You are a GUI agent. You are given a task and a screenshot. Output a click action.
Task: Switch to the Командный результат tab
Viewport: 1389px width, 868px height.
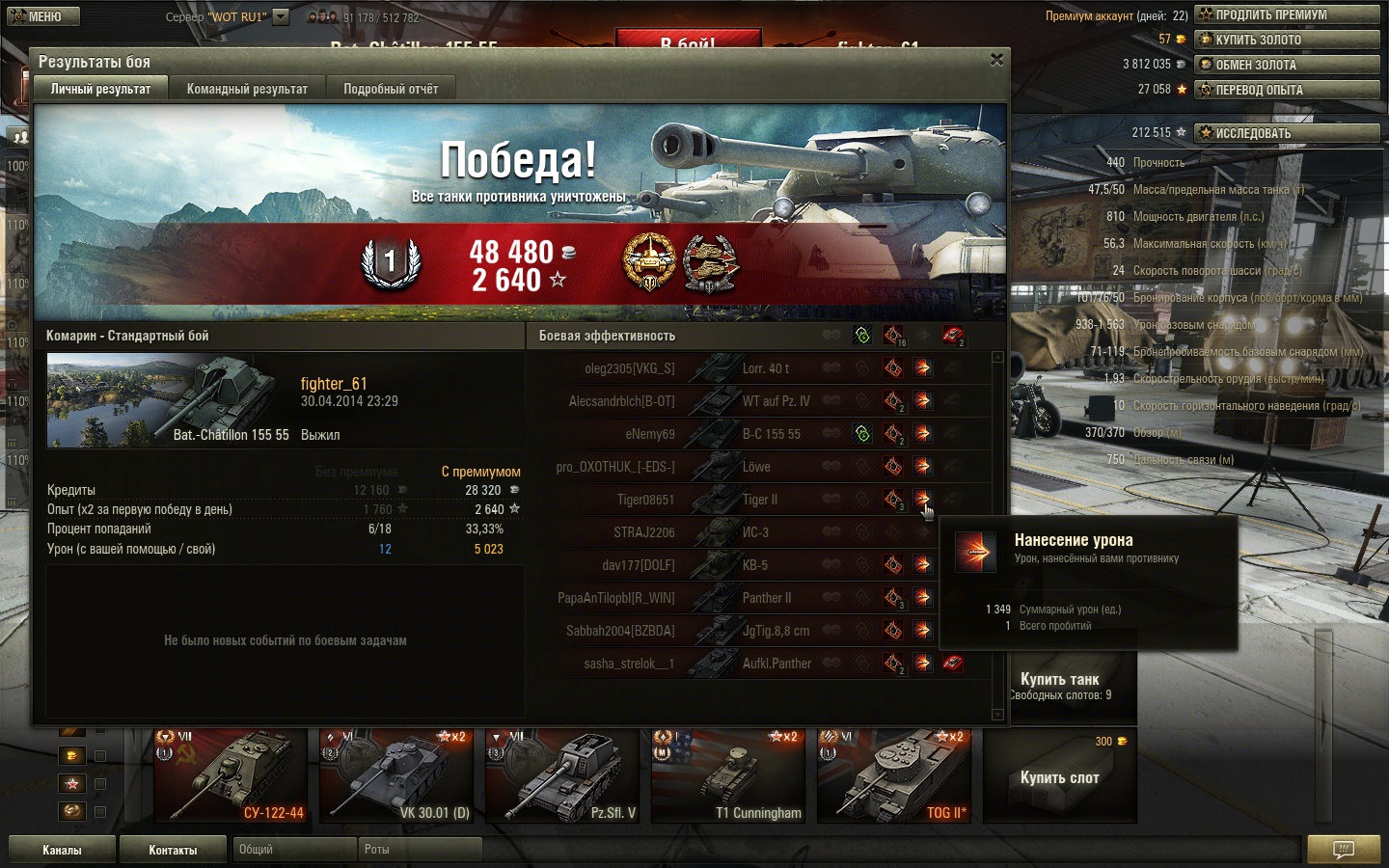247,89
